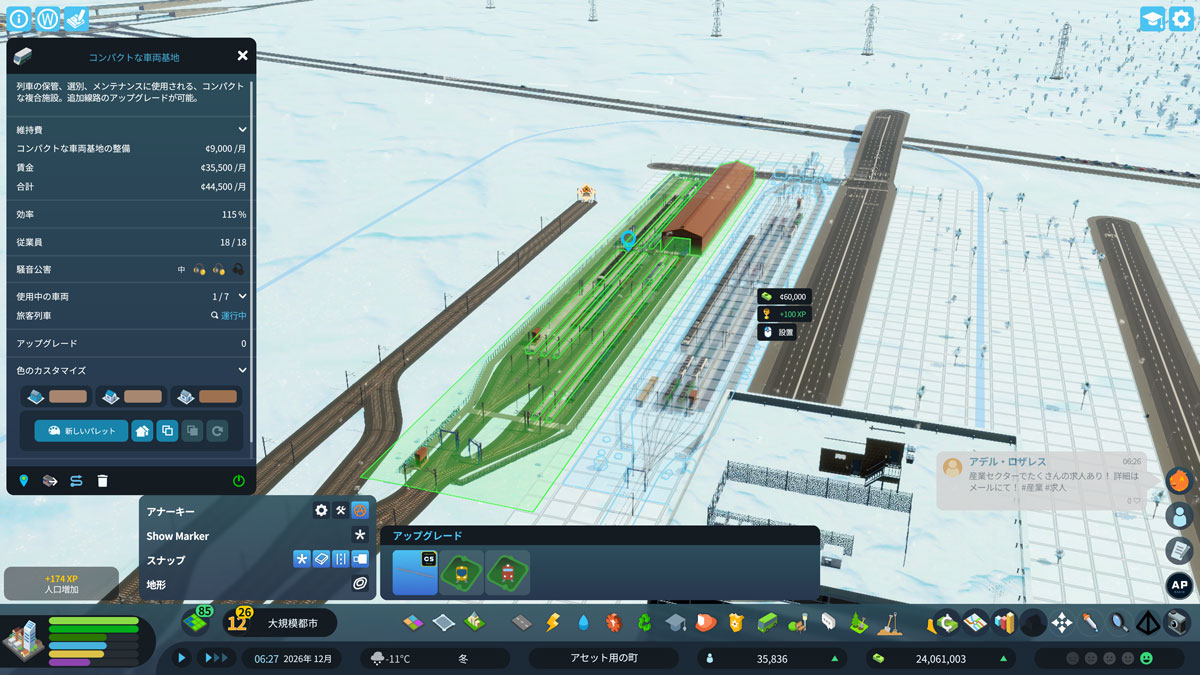
Task: Open the electricity lightning bolt menu
Action: pyautogui.click(x=552, y=622)
